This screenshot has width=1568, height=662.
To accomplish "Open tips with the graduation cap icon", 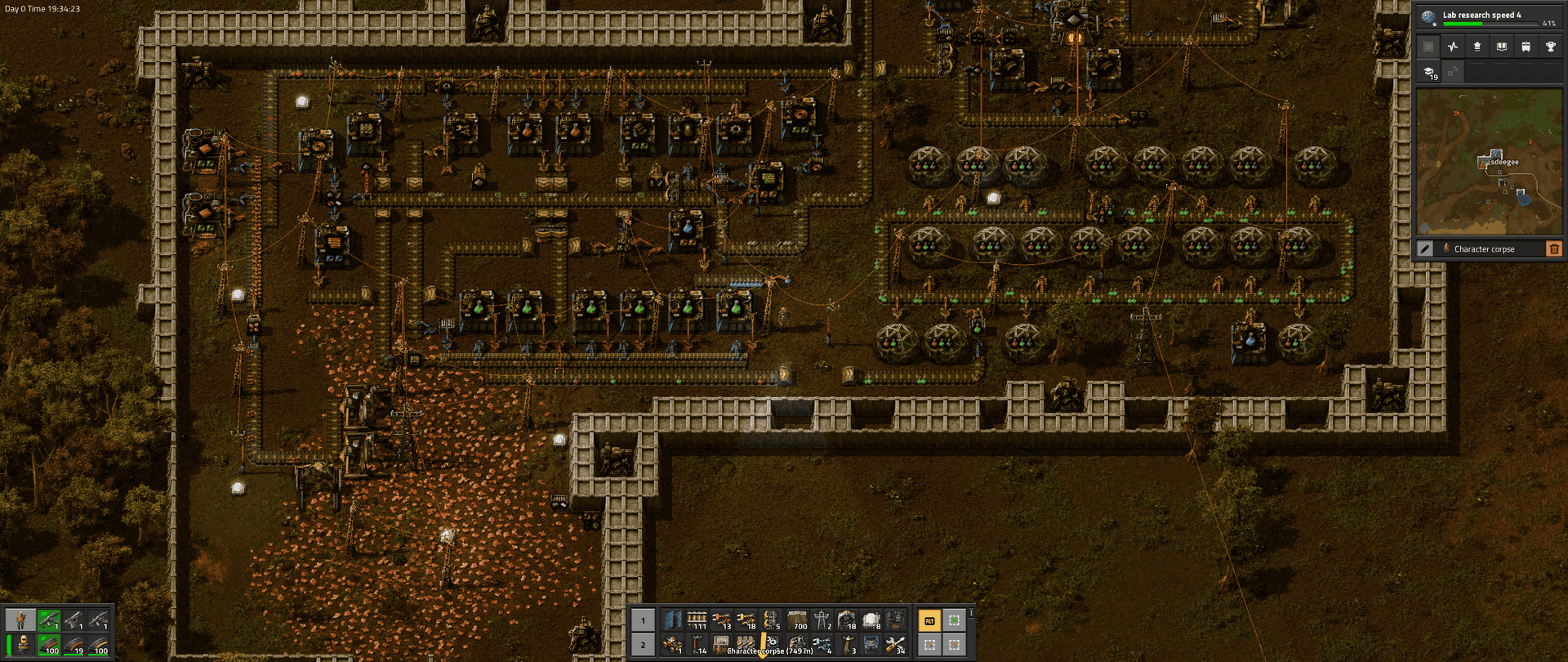I will (1429, 72).
